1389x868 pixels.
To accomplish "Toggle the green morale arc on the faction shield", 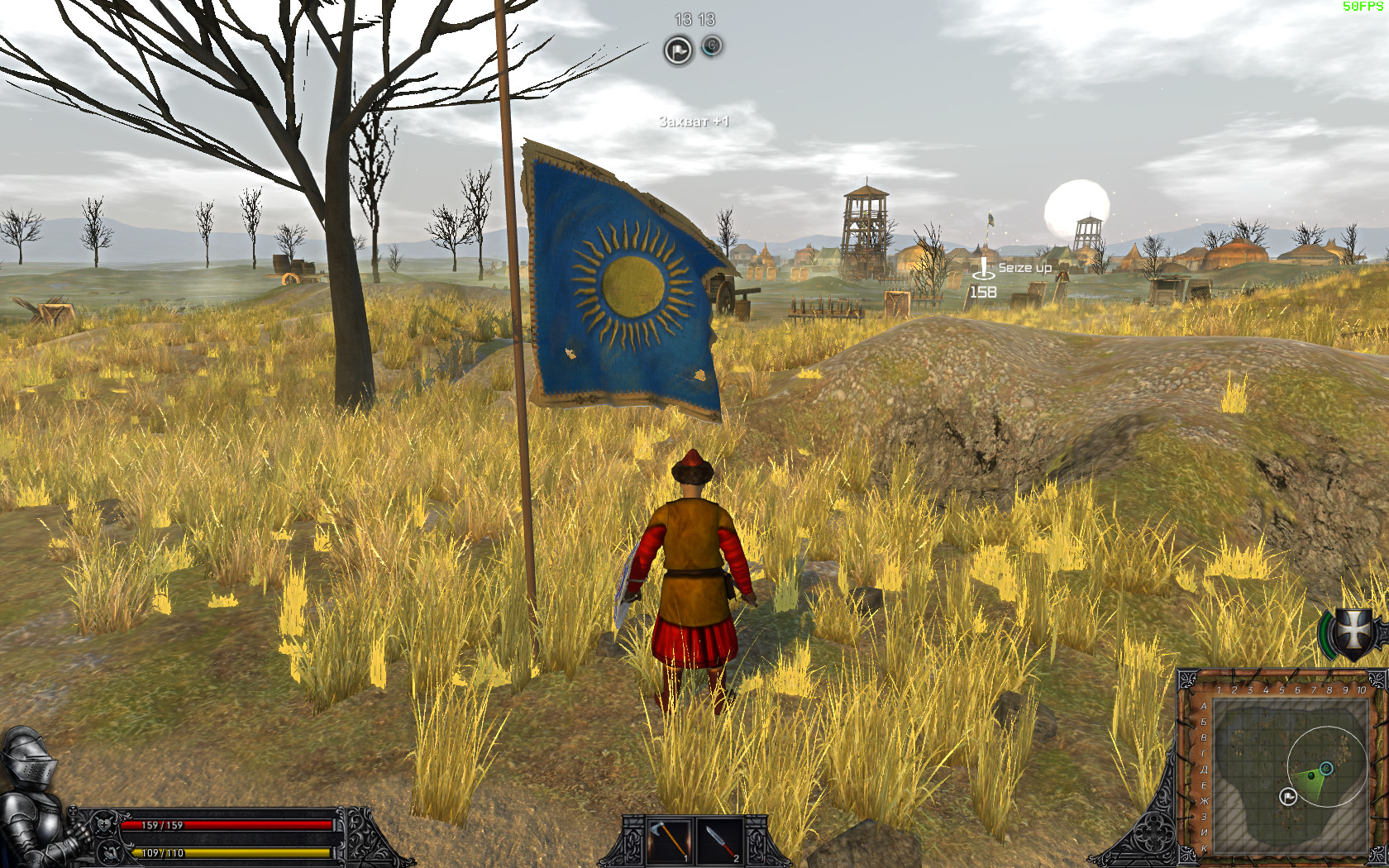I will coord(1325,635).
